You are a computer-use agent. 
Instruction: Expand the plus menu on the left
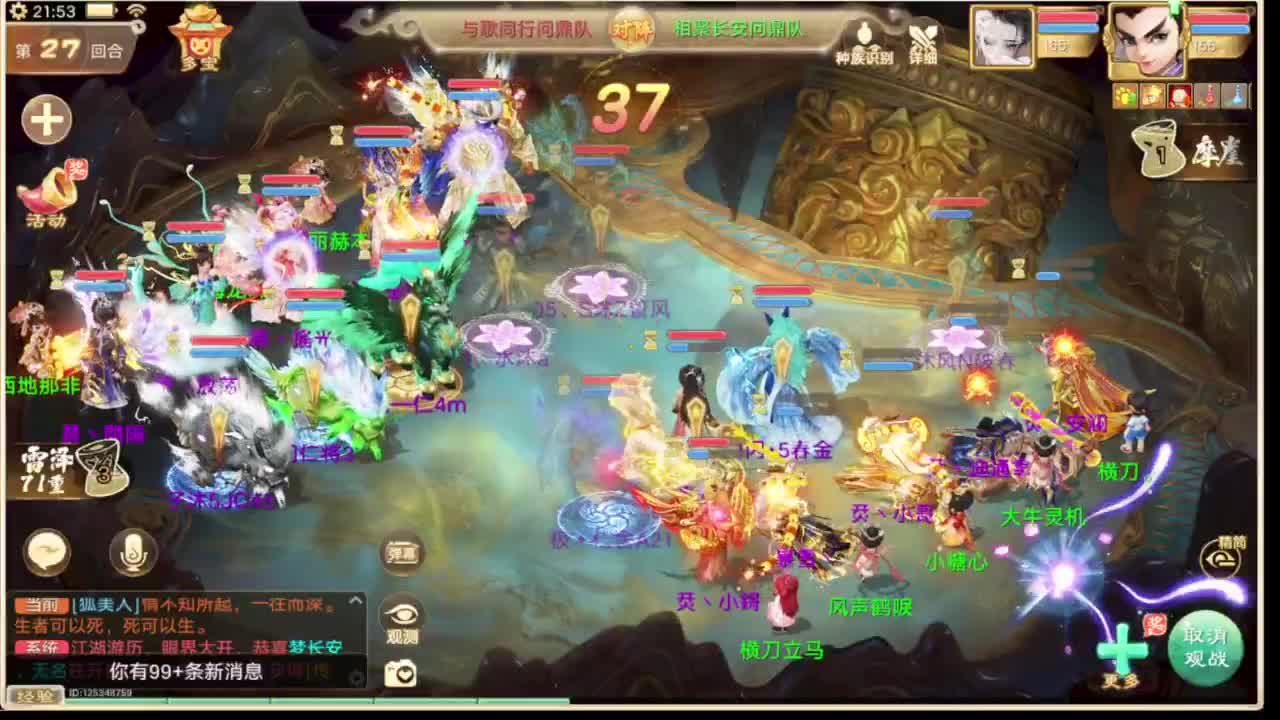pyautogui.click(x=45, y=118)
